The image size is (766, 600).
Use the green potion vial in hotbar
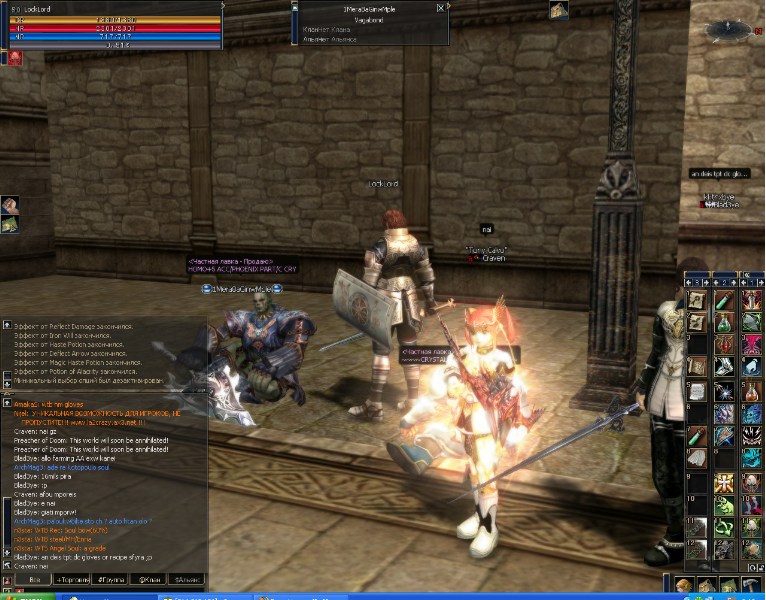click(723, 301)
